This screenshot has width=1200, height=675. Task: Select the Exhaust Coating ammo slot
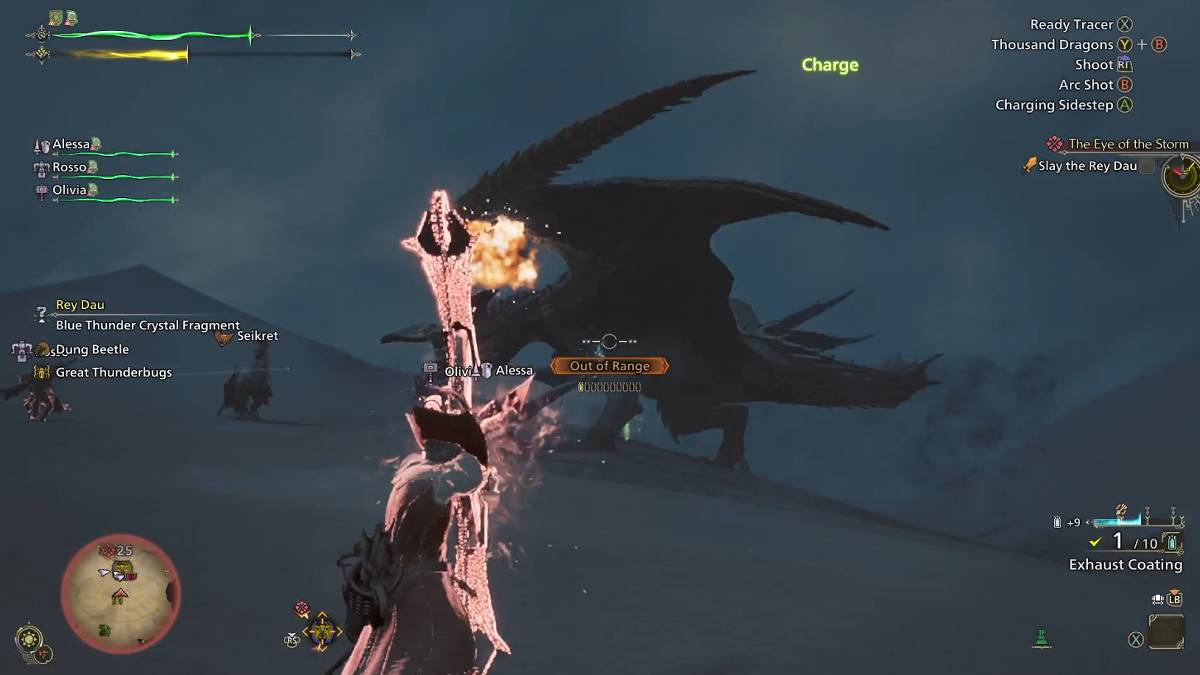(x=1125, y=564)
